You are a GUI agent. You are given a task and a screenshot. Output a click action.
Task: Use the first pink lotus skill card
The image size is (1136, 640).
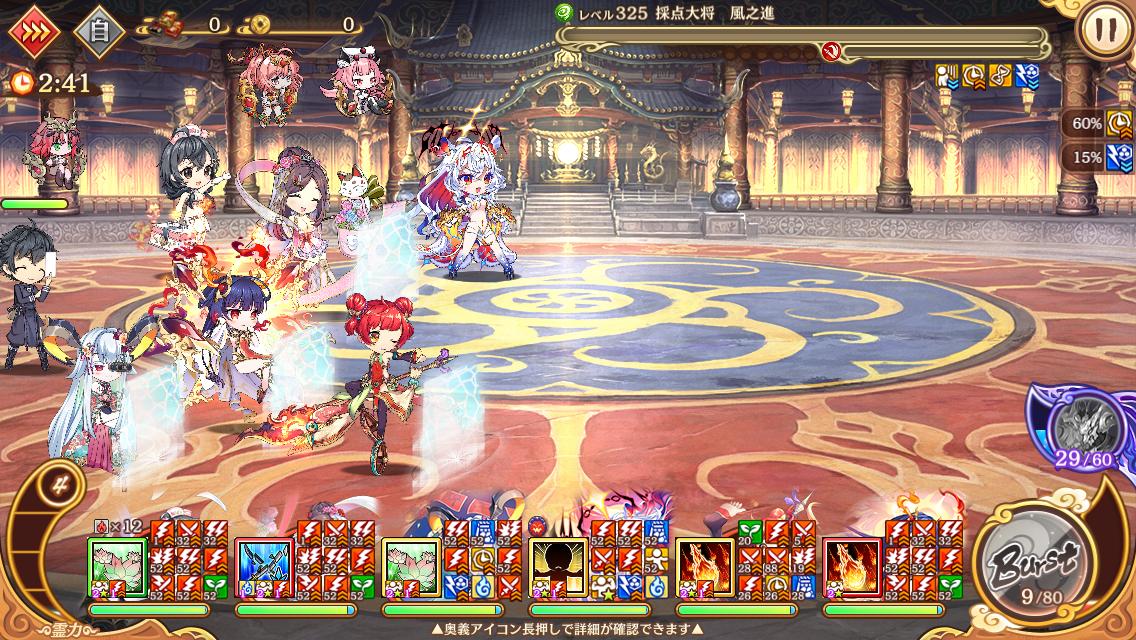click(x=118, y=568)
